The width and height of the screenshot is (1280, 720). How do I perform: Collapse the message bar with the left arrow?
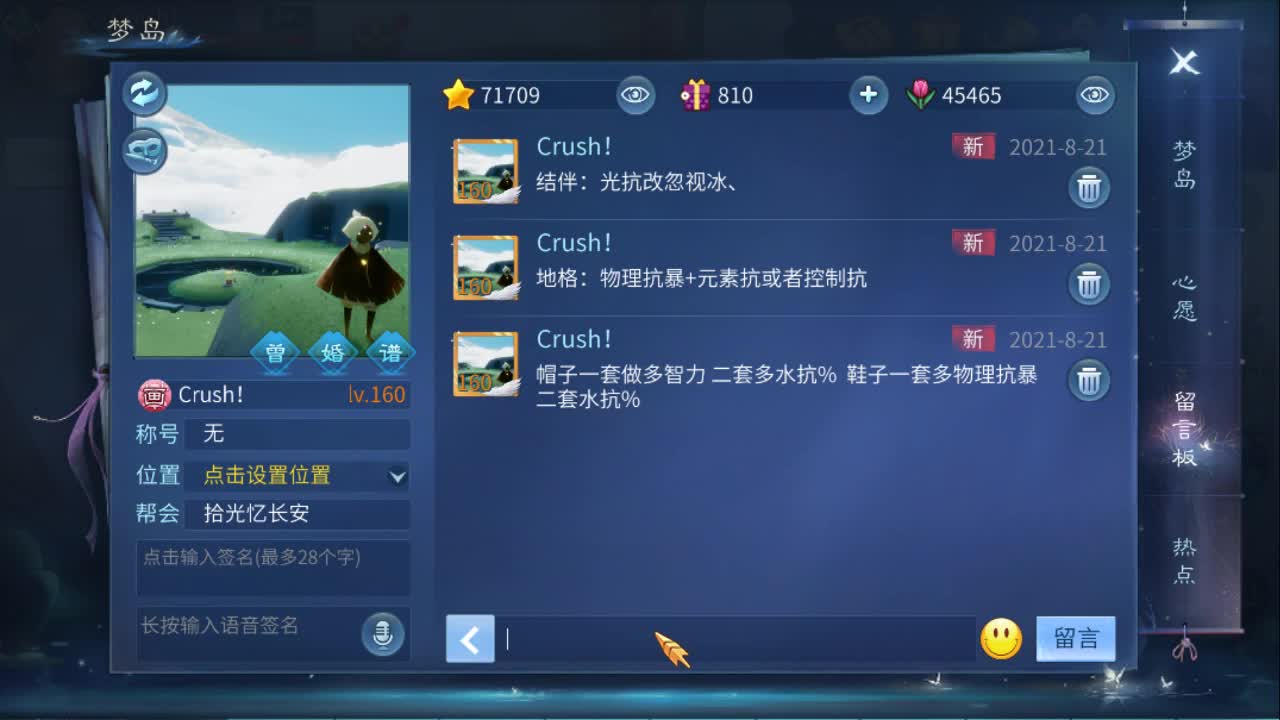[470, 640]
